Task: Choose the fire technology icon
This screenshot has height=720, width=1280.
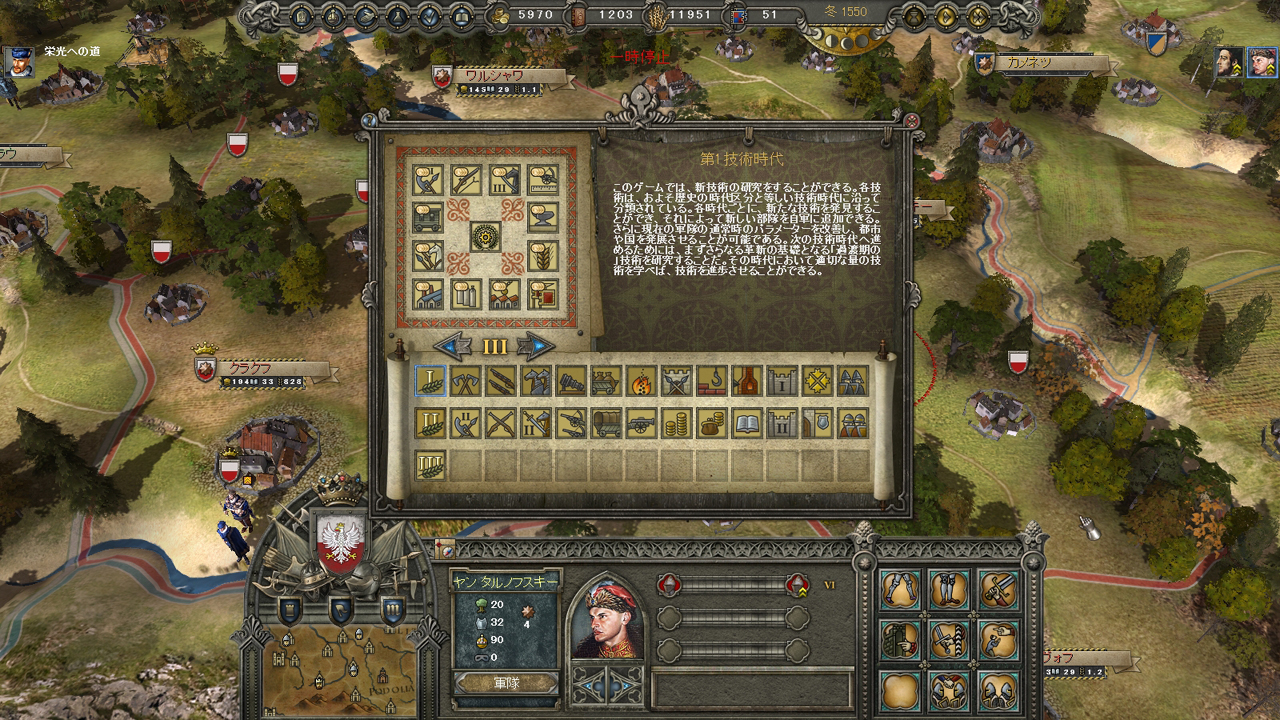Action: pos(641,380)
